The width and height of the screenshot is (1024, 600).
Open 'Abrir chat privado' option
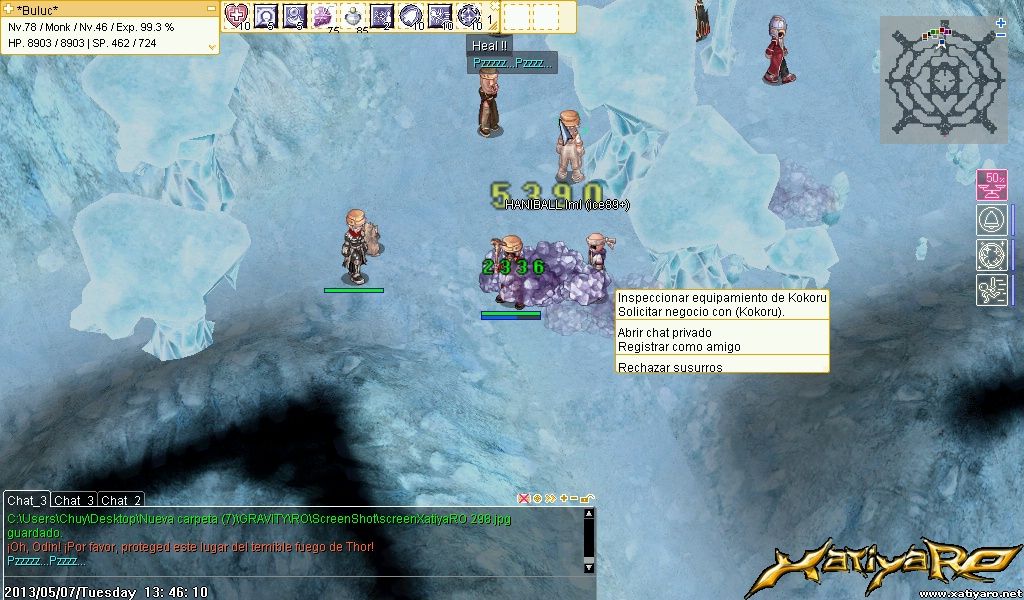[664, 332]
